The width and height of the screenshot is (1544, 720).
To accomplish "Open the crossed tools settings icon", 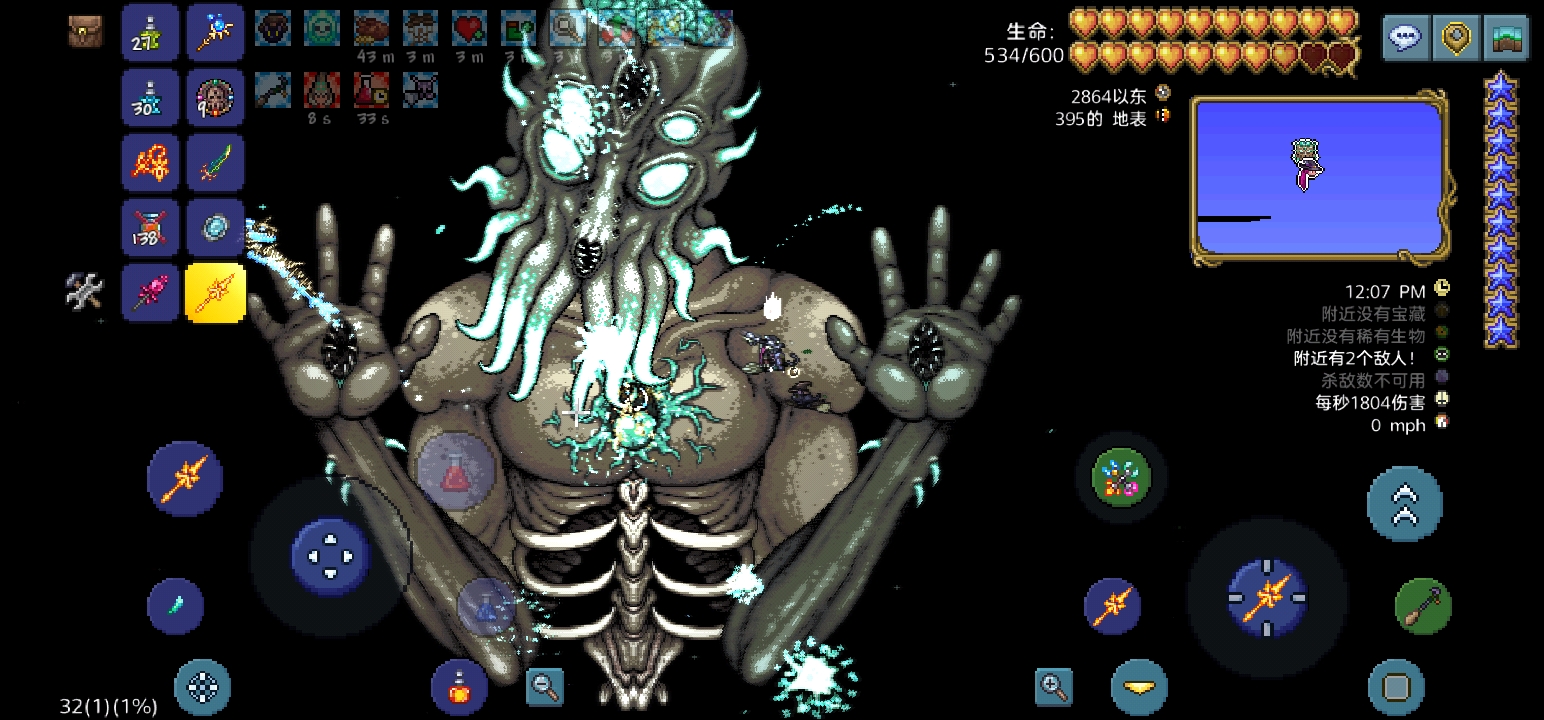I will [85, 292].
